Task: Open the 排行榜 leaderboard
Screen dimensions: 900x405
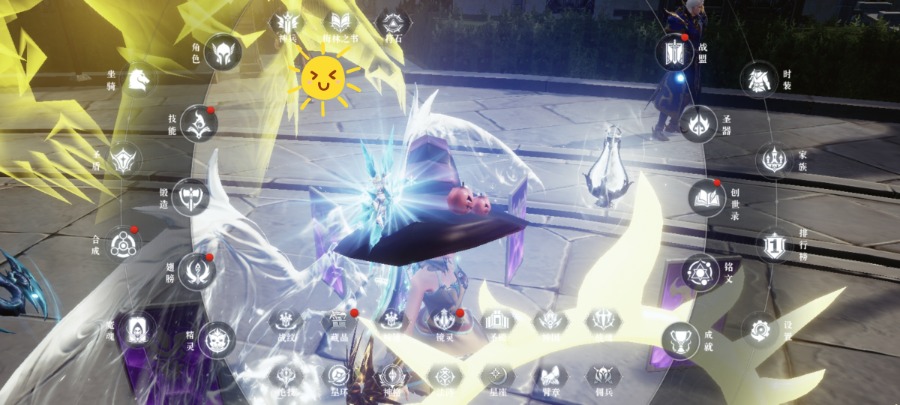Action: click(773, 244)
